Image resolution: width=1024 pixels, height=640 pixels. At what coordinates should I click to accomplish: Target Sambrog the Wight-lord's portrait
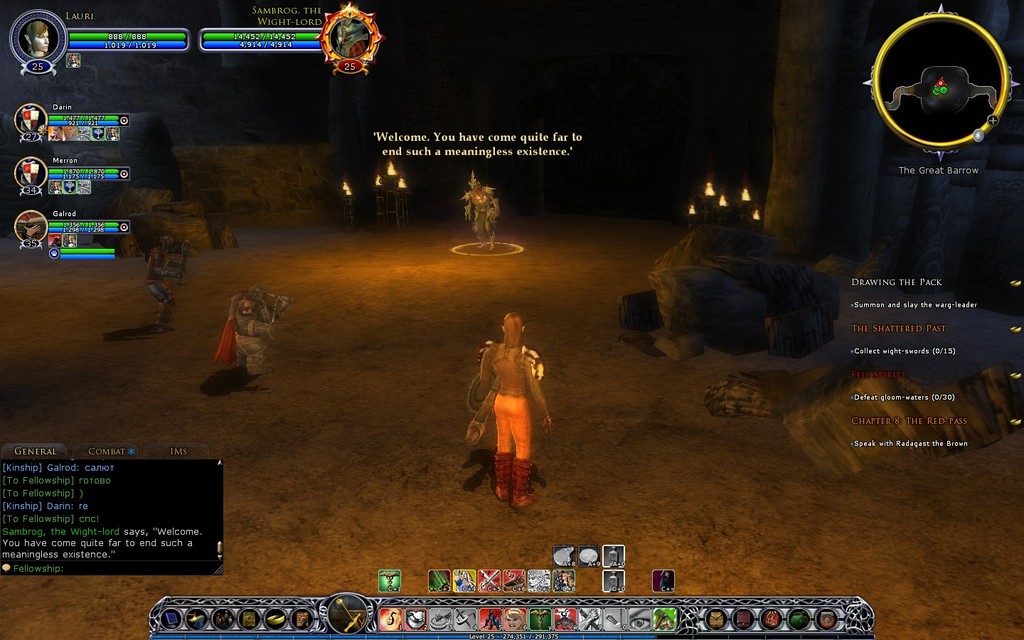[x=350, y=37]
